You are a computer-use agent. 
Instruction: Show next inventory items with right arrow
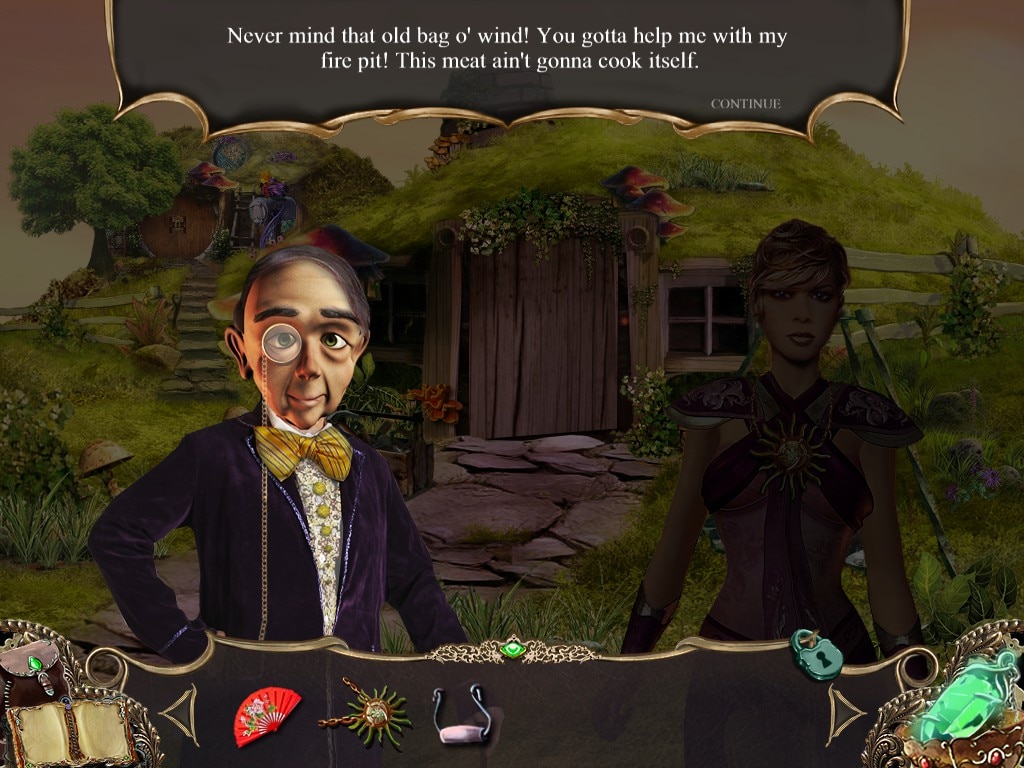coord(845,713)
